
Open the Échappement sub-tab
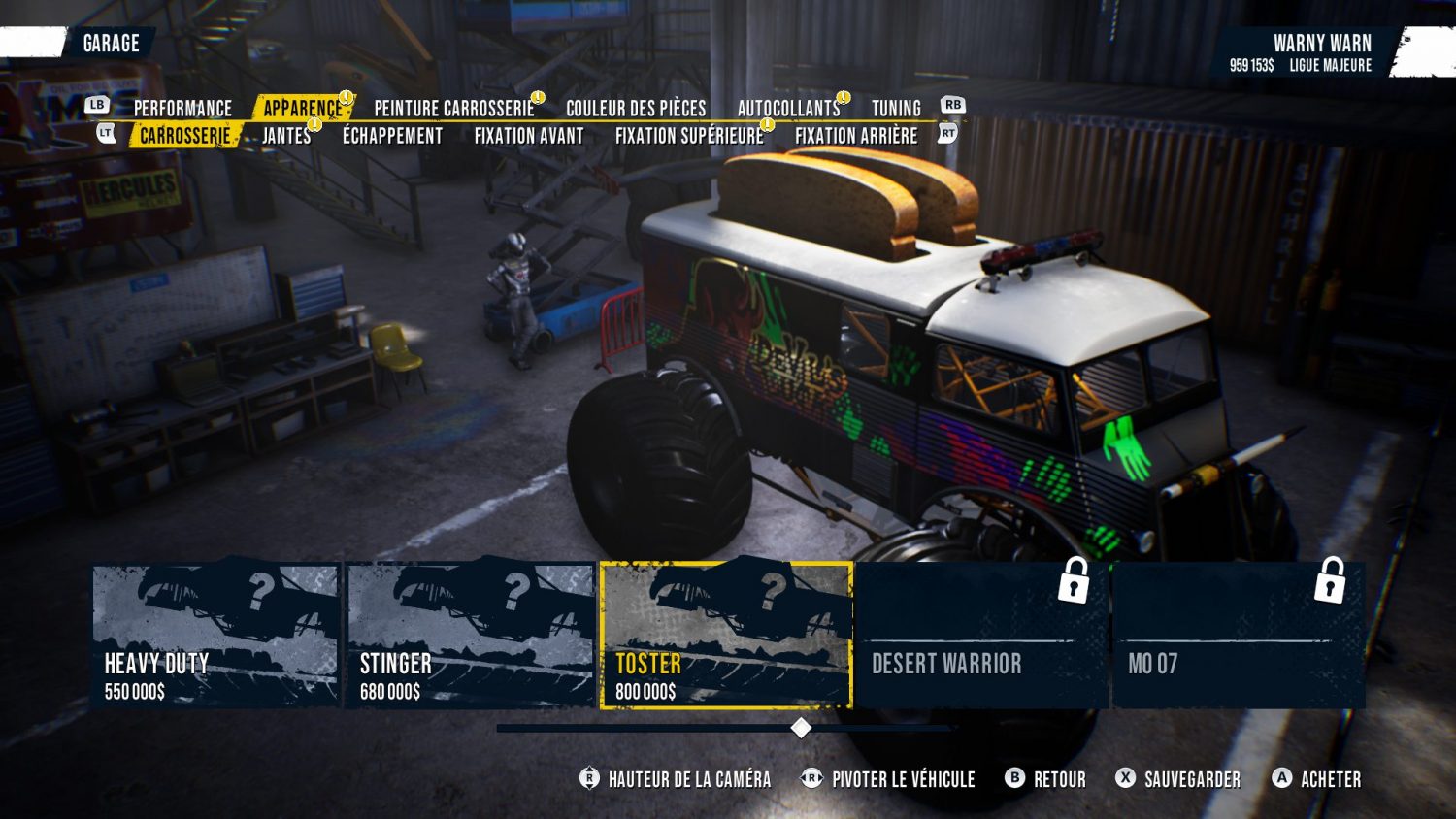[x=392, y=136]
